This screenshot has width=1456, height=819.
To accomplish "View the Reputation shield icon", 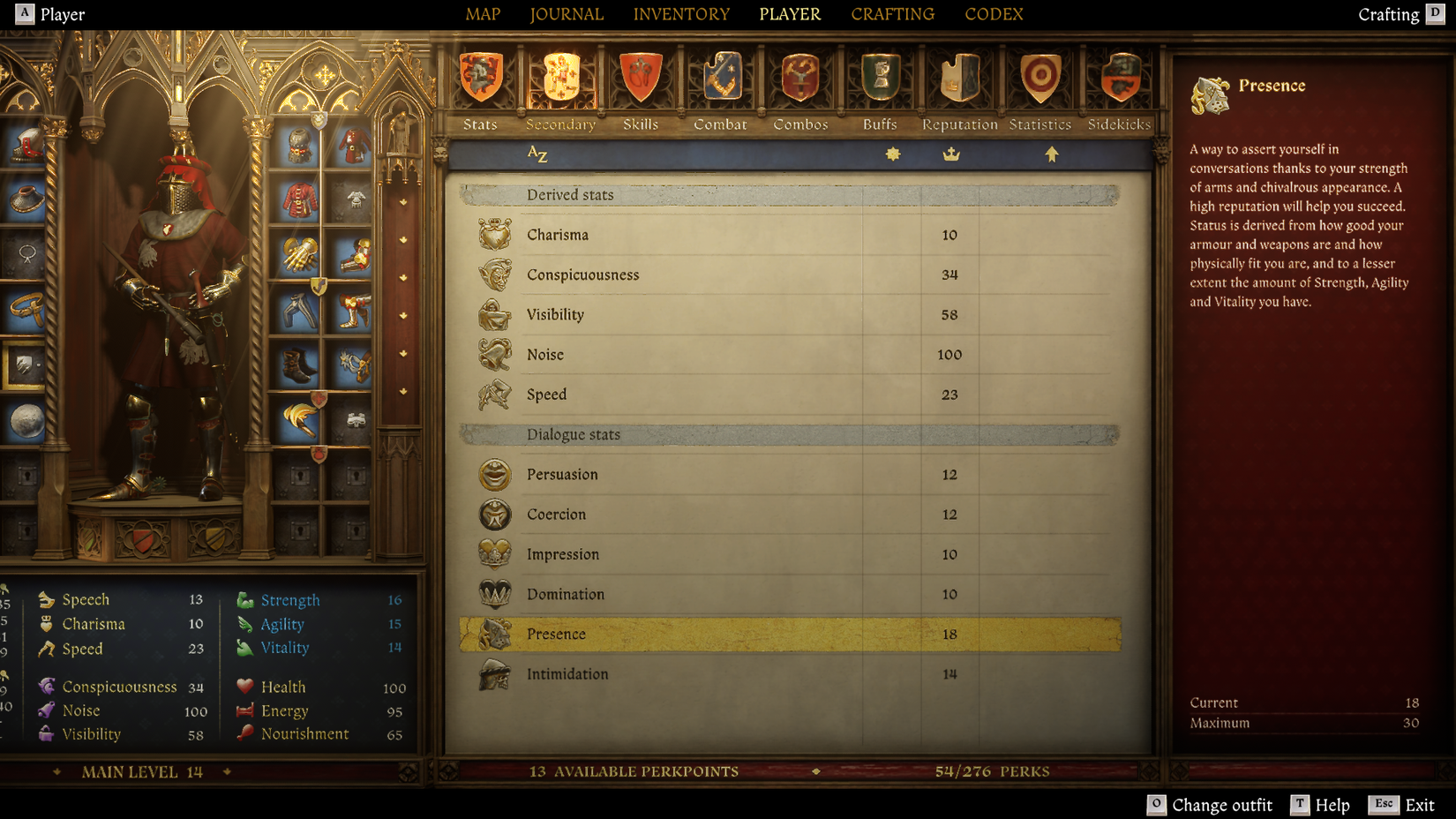I will pos(958,78).
